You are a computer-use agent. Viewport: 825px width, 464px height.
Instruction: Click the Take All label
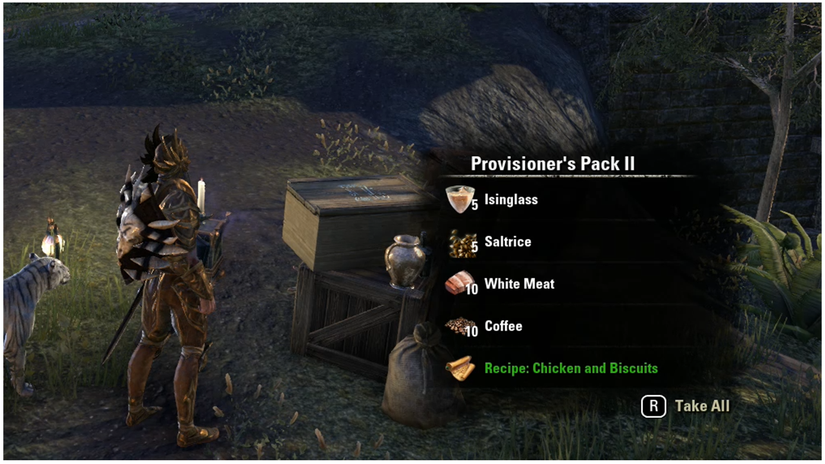pyautogui.click(x=702, y=406)
